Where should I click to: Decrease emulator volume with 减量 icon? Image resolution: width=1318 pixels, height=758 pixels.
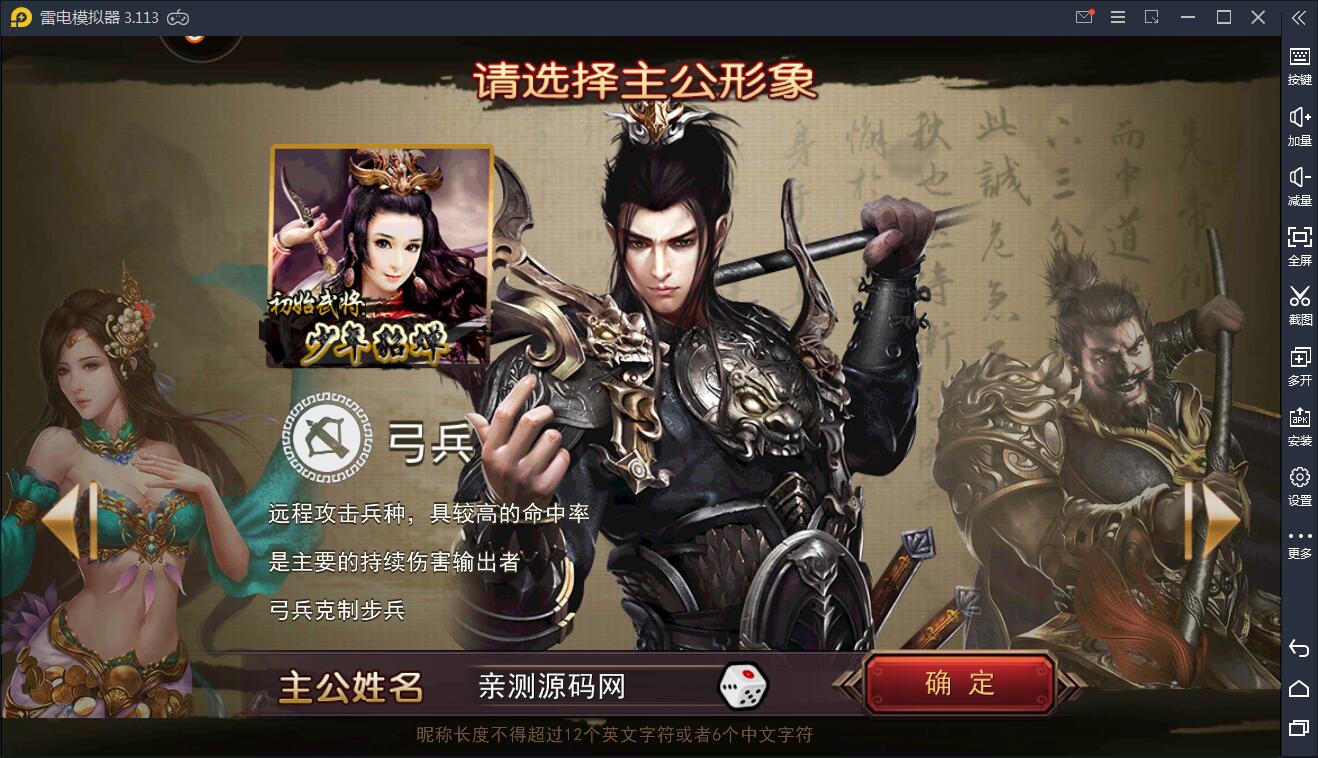[1299, 182]
